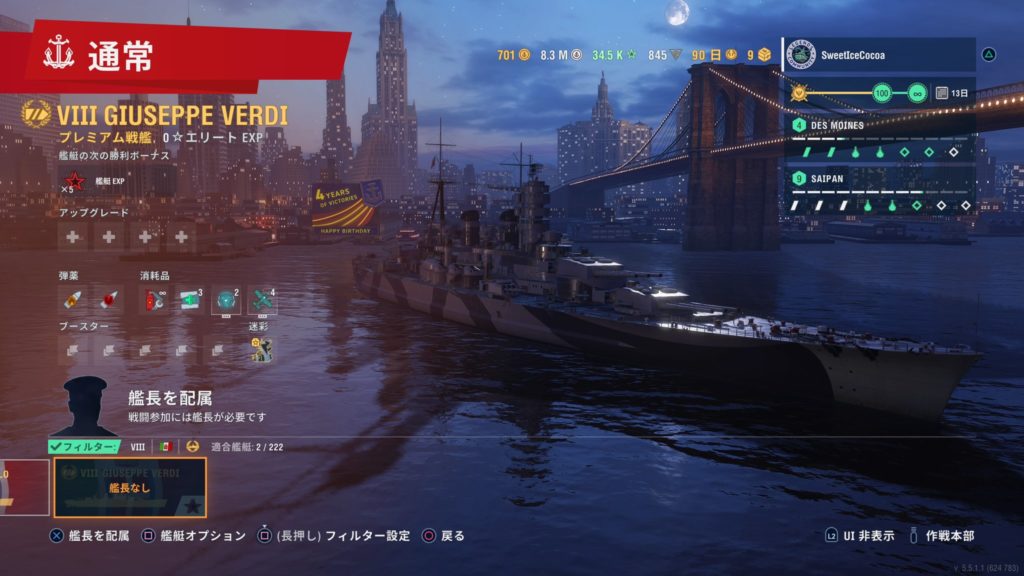Select the yellow-tipped shell ammo slot
The height and width of the screenshot is (576, 1024).
[73, 299]
